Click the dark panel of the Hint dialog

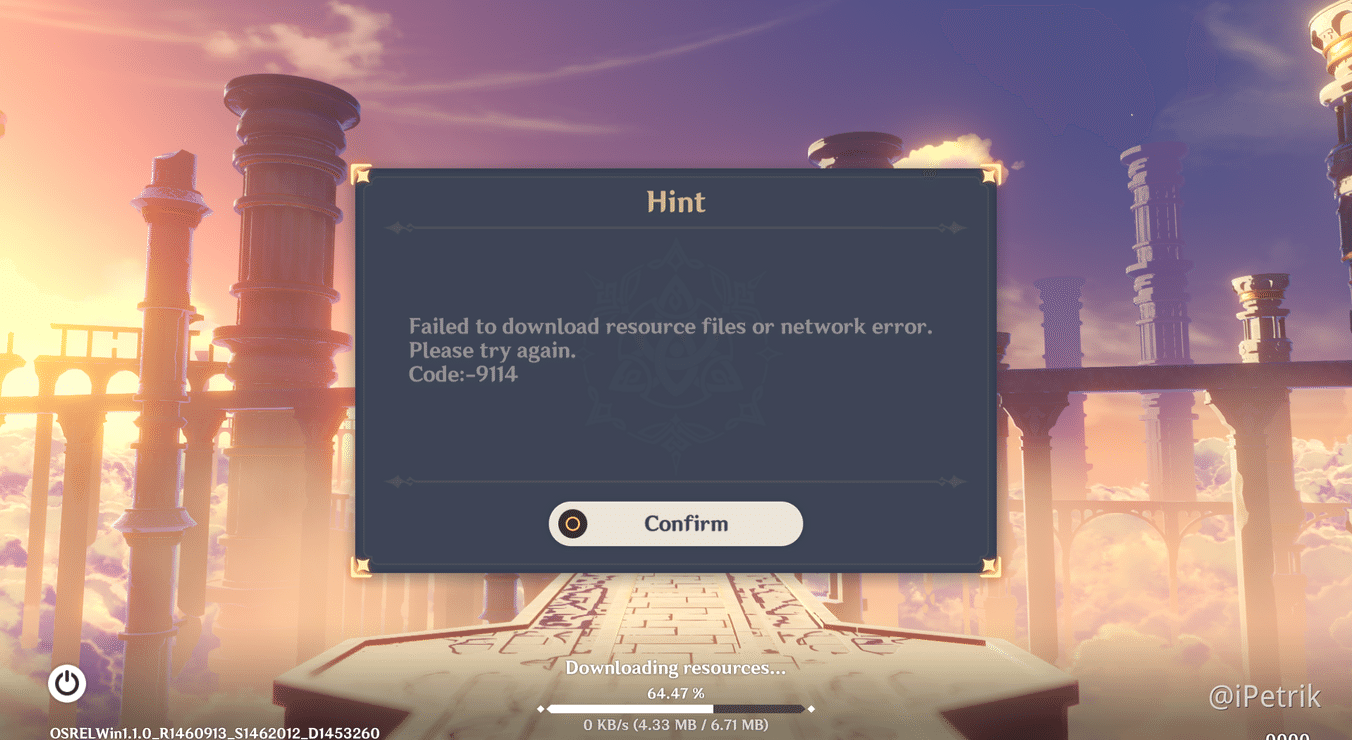tap(675, 440)
